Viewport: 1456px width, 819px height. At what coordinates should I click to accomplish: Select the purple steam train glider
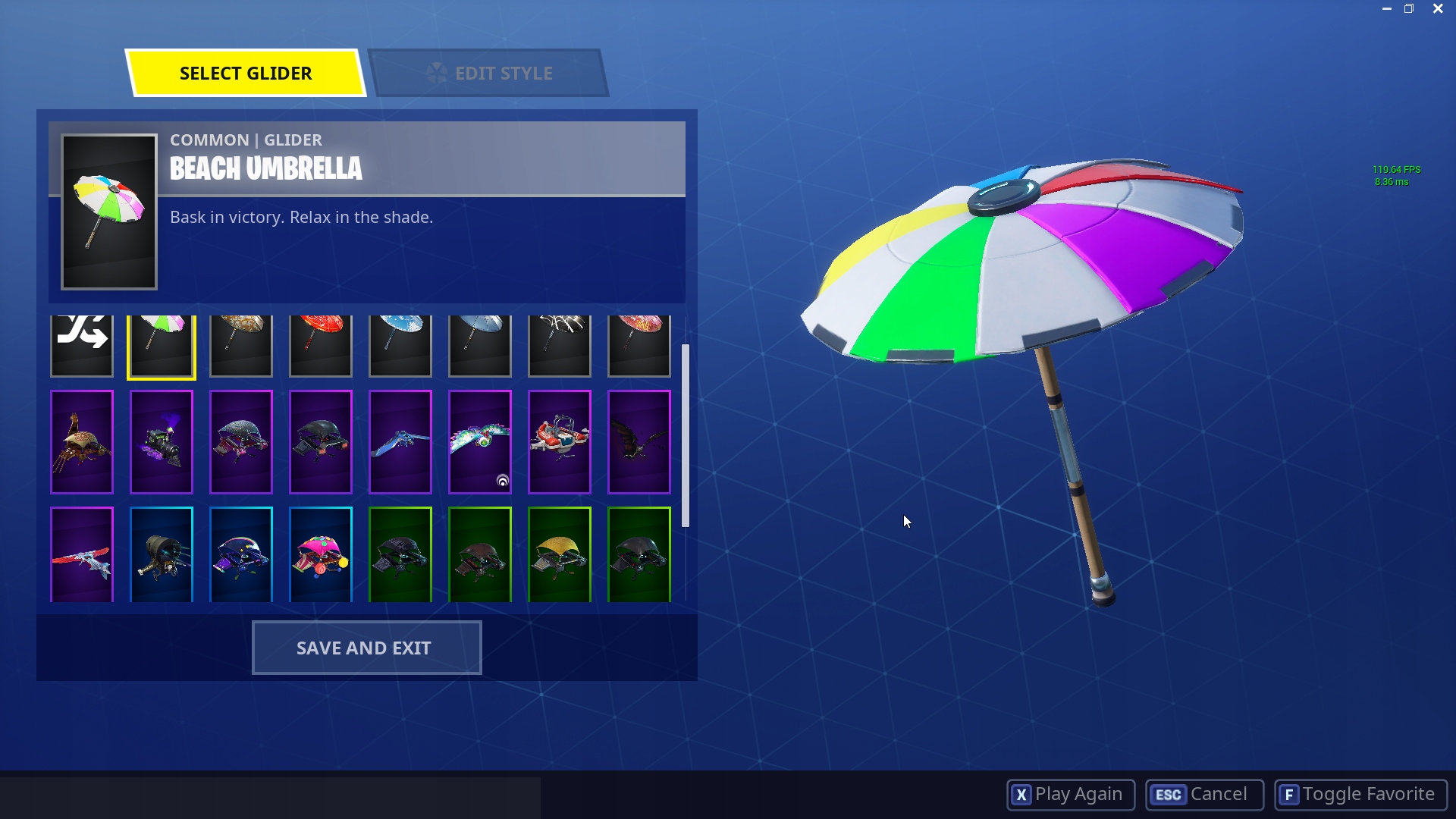click(x=161, y=442)
